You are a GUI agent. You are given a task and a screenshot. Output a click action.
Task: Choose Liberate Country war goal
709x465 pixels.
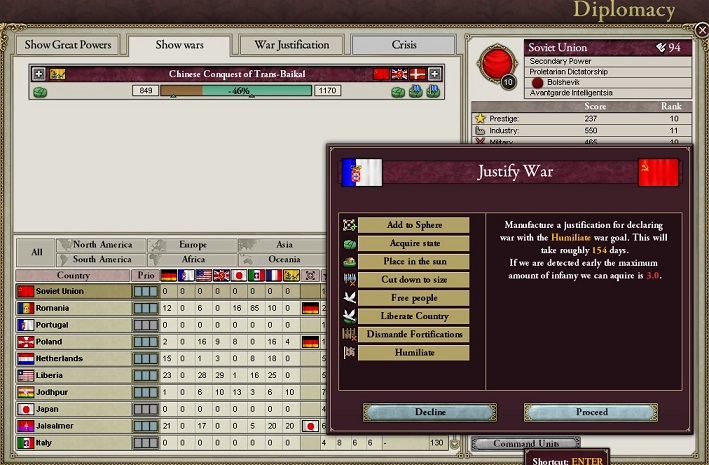click(413, 316)
